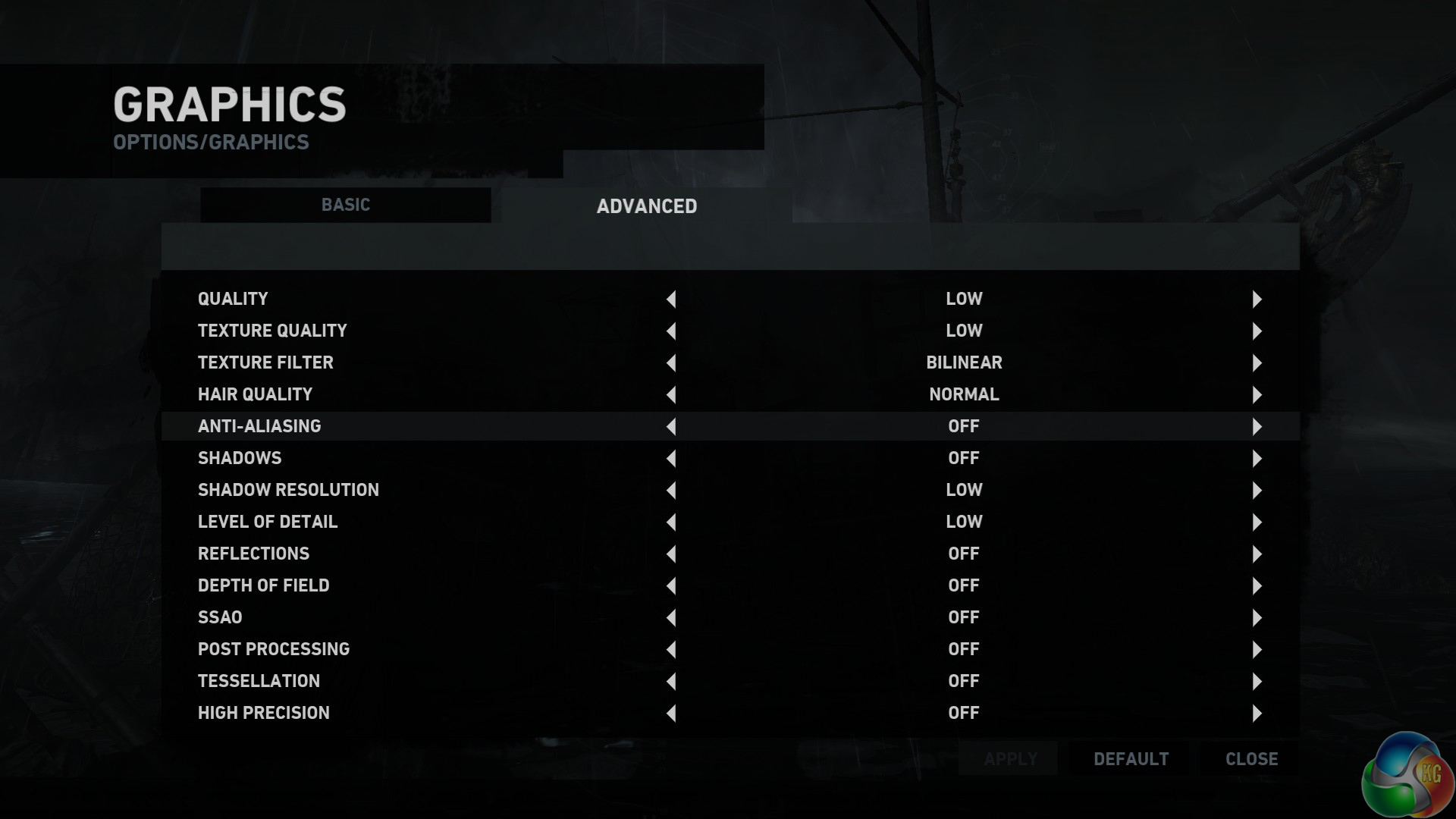Lower Texture Quality using the left arrow
Image resolution: width=1456 pixels, height=819 pixels.
pyautogui.click(x=671, y=331)
